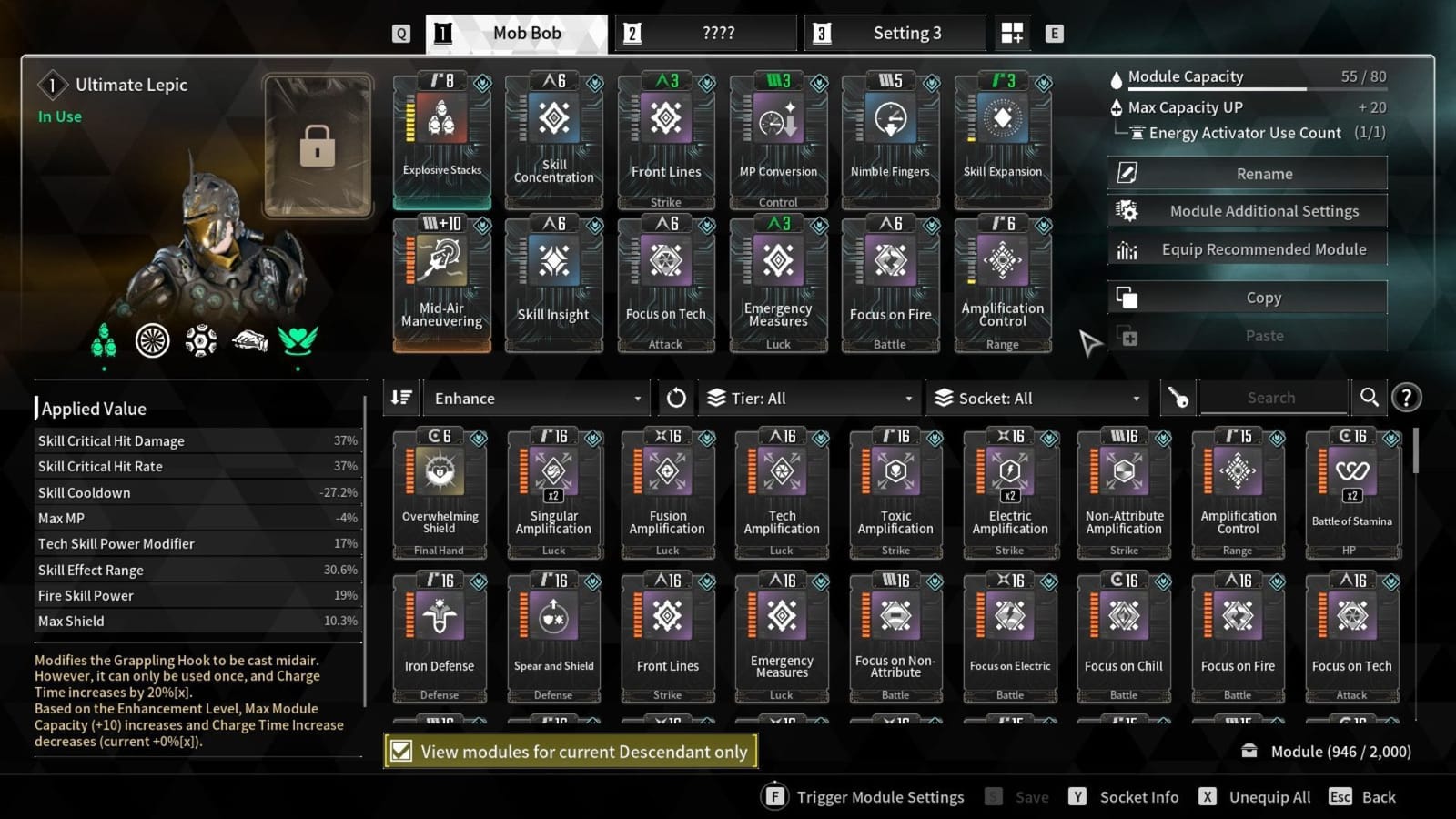Open the Enhance sort dropdown
The width and height of the screenshot is (1456, 819).
click(x=535, y=398)
